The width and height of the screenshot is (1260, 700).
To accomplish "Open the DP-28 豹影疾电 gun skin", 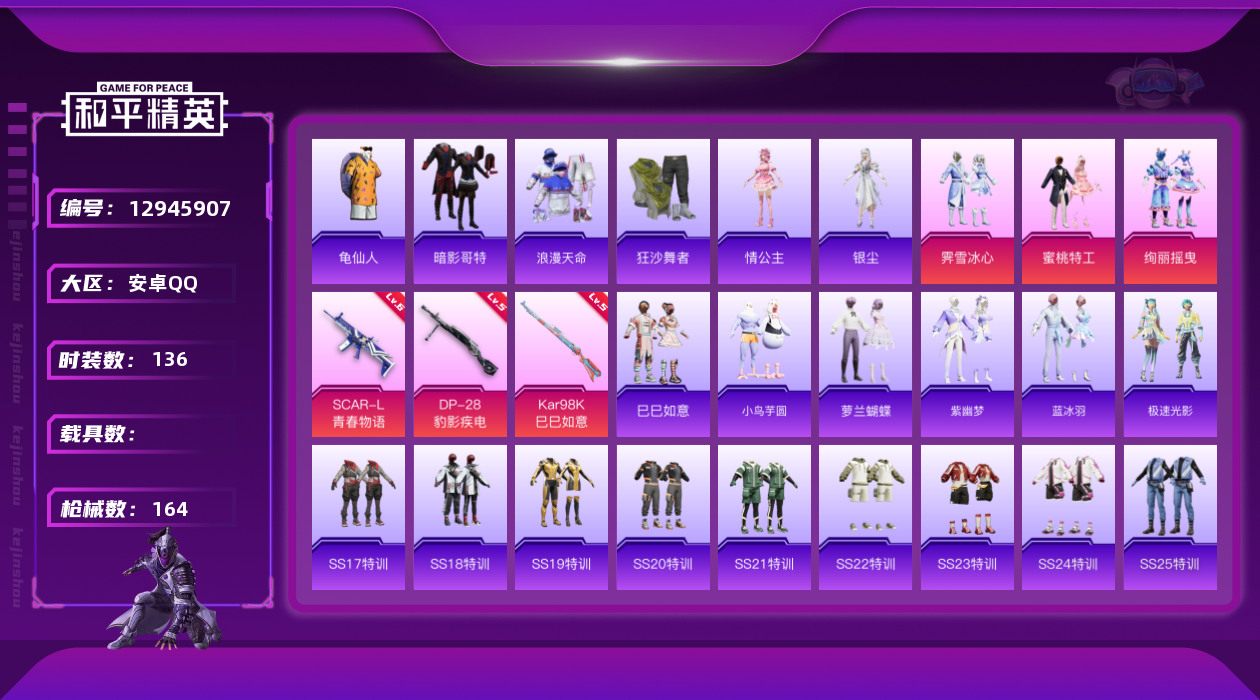I will click(460, 364).
